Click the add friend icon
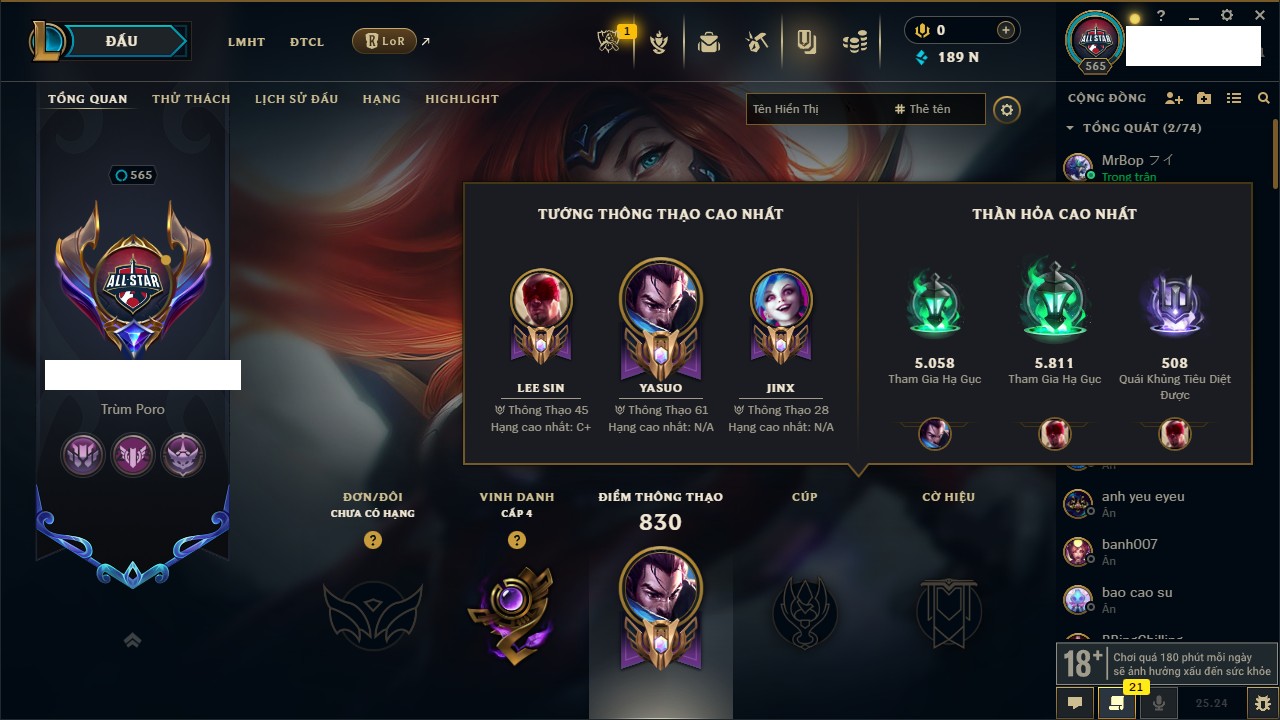Screen dimensions: 1280x720 [1174, 99]
